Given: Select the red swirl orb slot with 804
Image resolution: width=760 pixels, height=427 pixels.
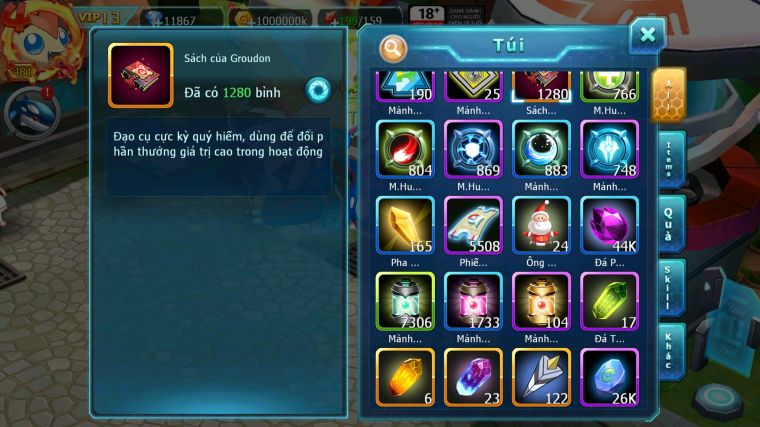Looking at the screenshot, I should click(405, 149).
